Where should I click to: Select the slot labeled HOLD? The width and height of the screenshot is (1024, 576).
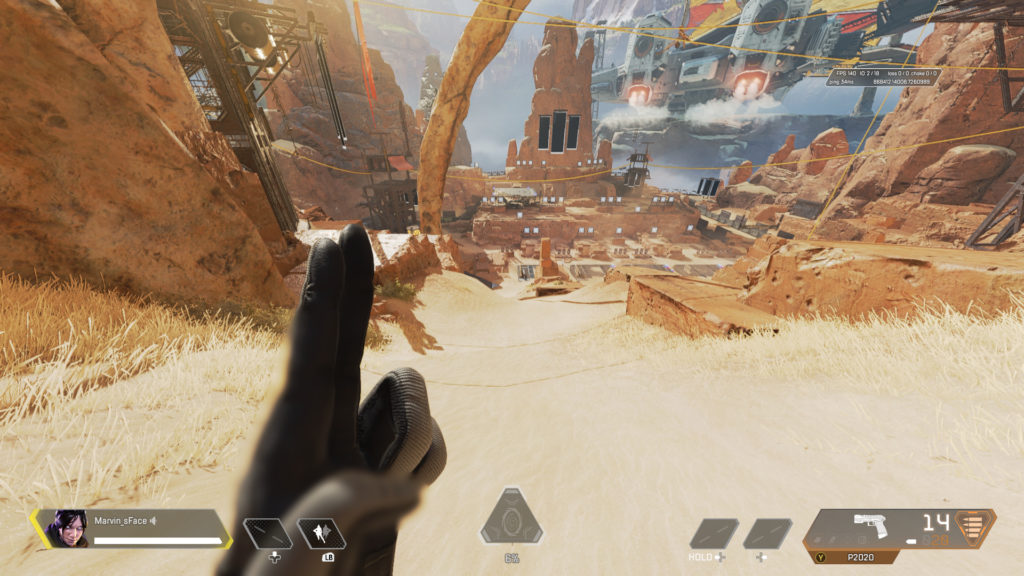point(714,534)
